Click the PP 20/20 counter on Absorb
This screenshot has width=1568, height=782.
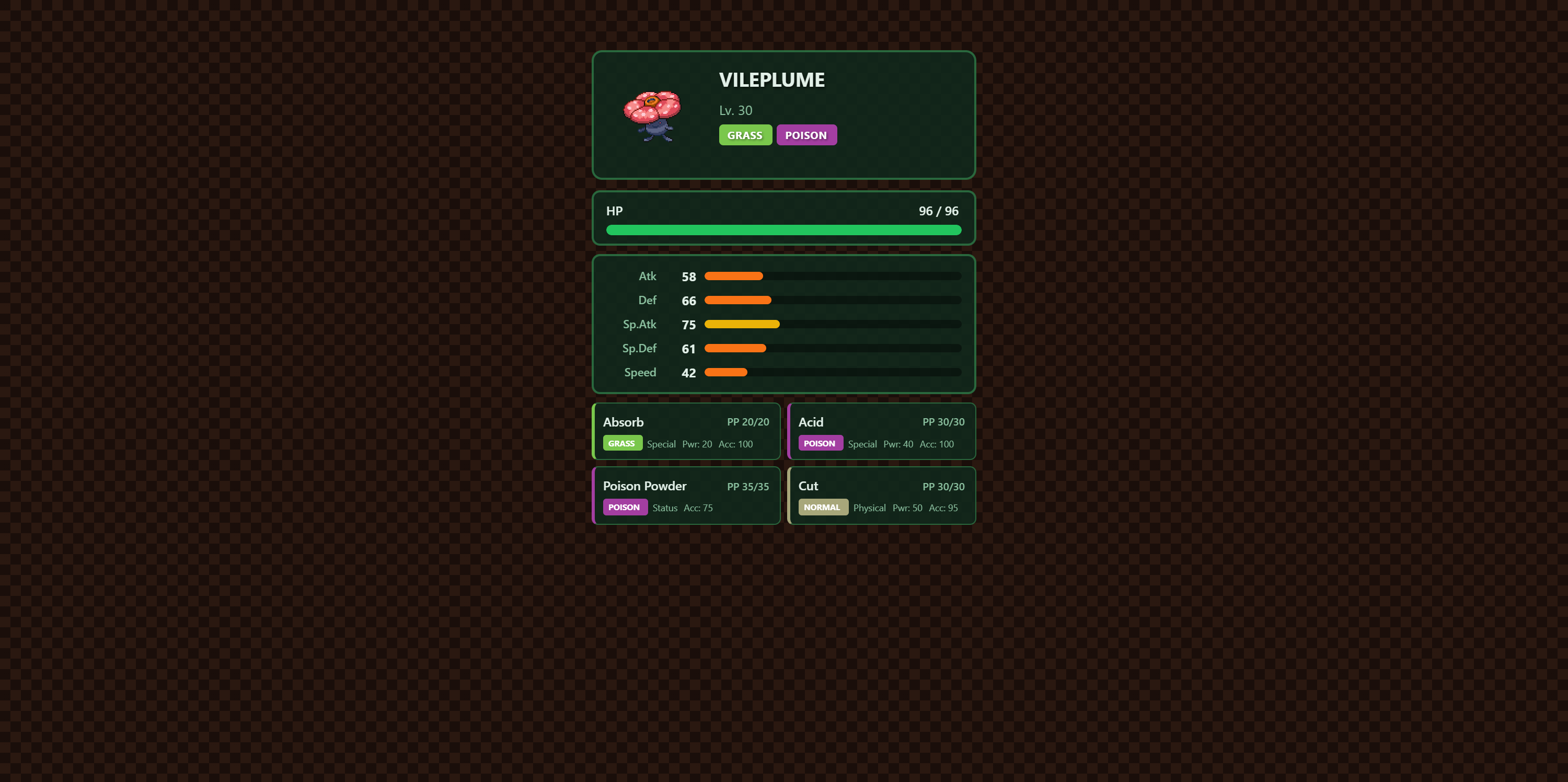point(747,422)
